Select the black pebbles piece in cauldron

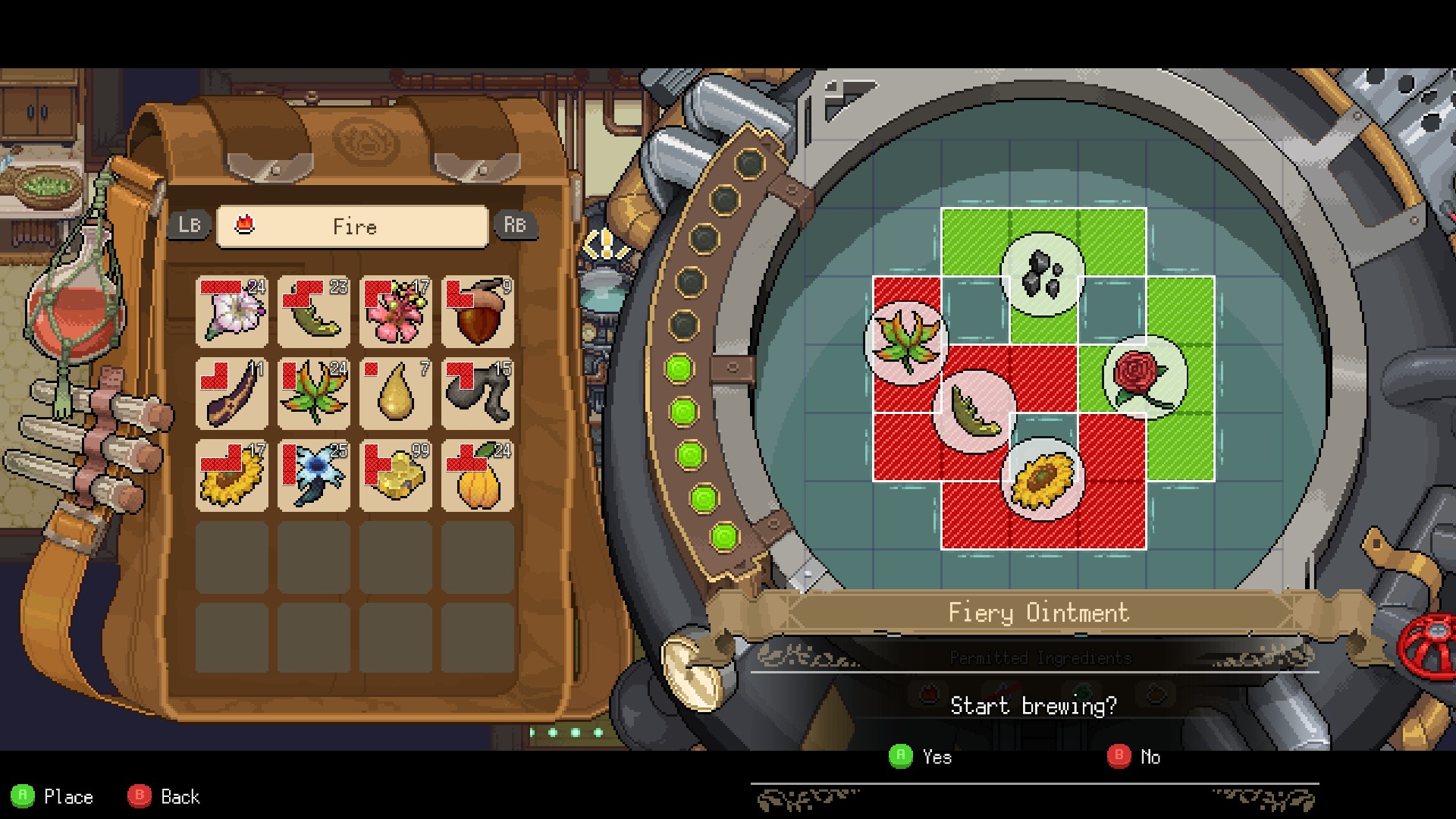coord(1043,274)
